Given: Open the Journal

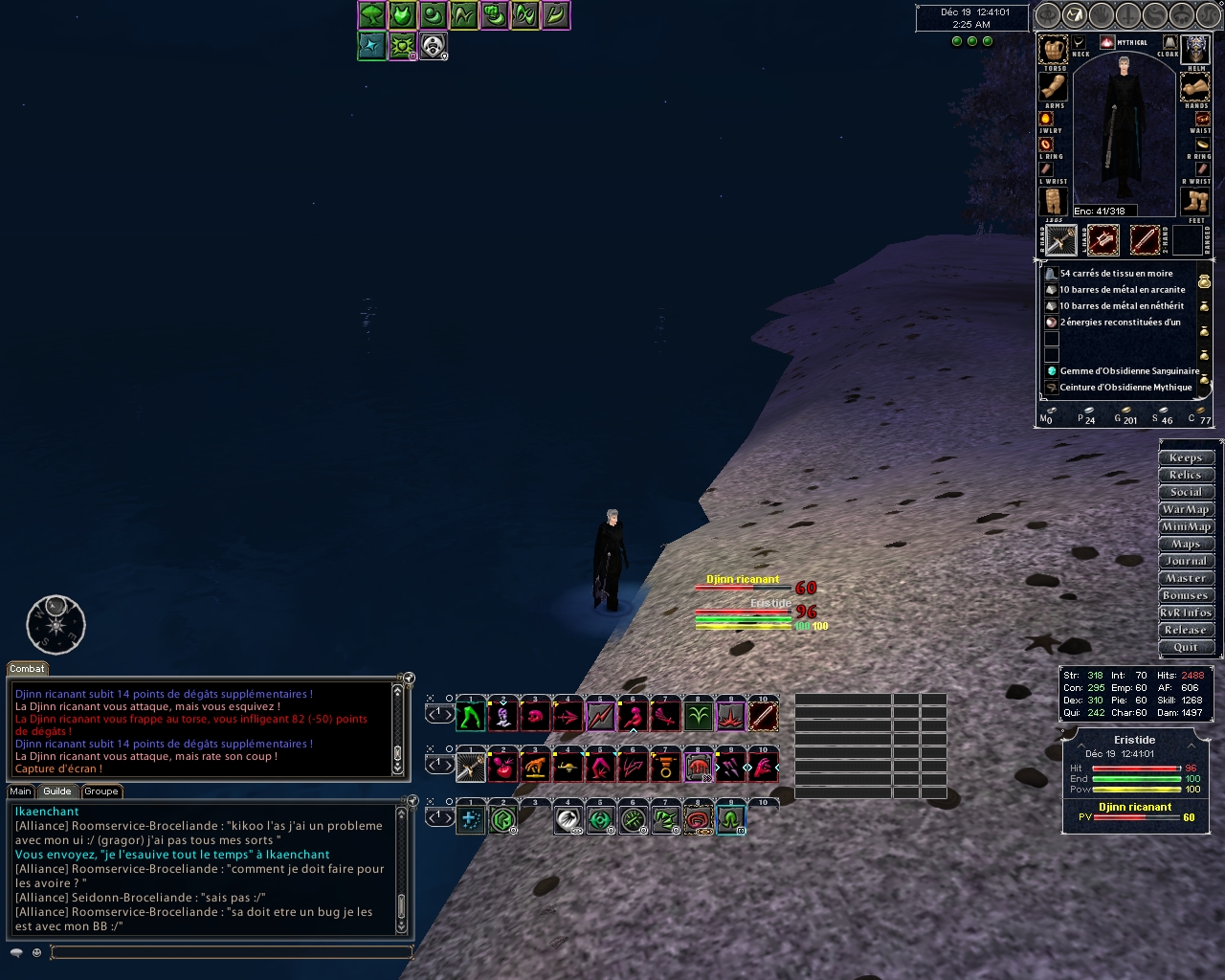Looking at the screenshot, I should [x=1186, y=561].
